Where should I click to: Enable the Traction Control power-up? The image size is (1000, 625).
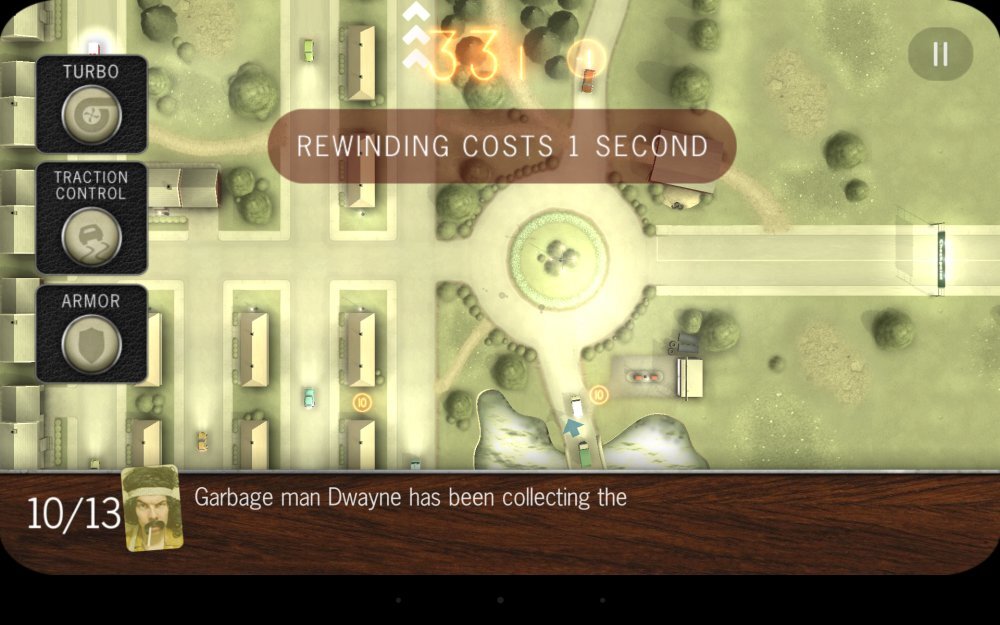click(x=92, y=236)
